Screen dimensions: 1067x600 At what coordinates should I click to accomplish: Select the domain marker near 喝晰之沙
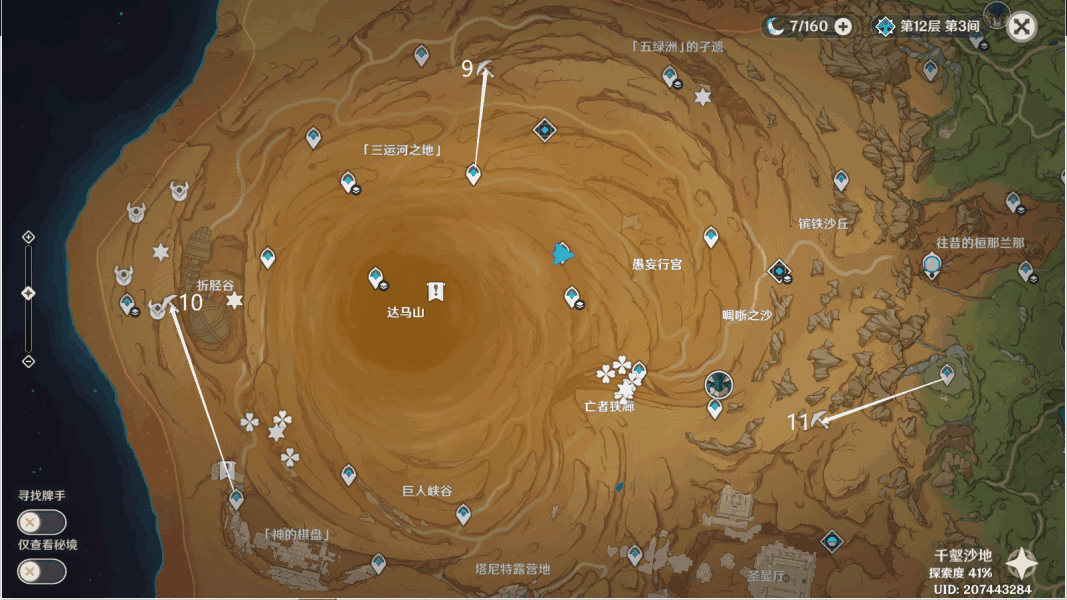(779, 270)
